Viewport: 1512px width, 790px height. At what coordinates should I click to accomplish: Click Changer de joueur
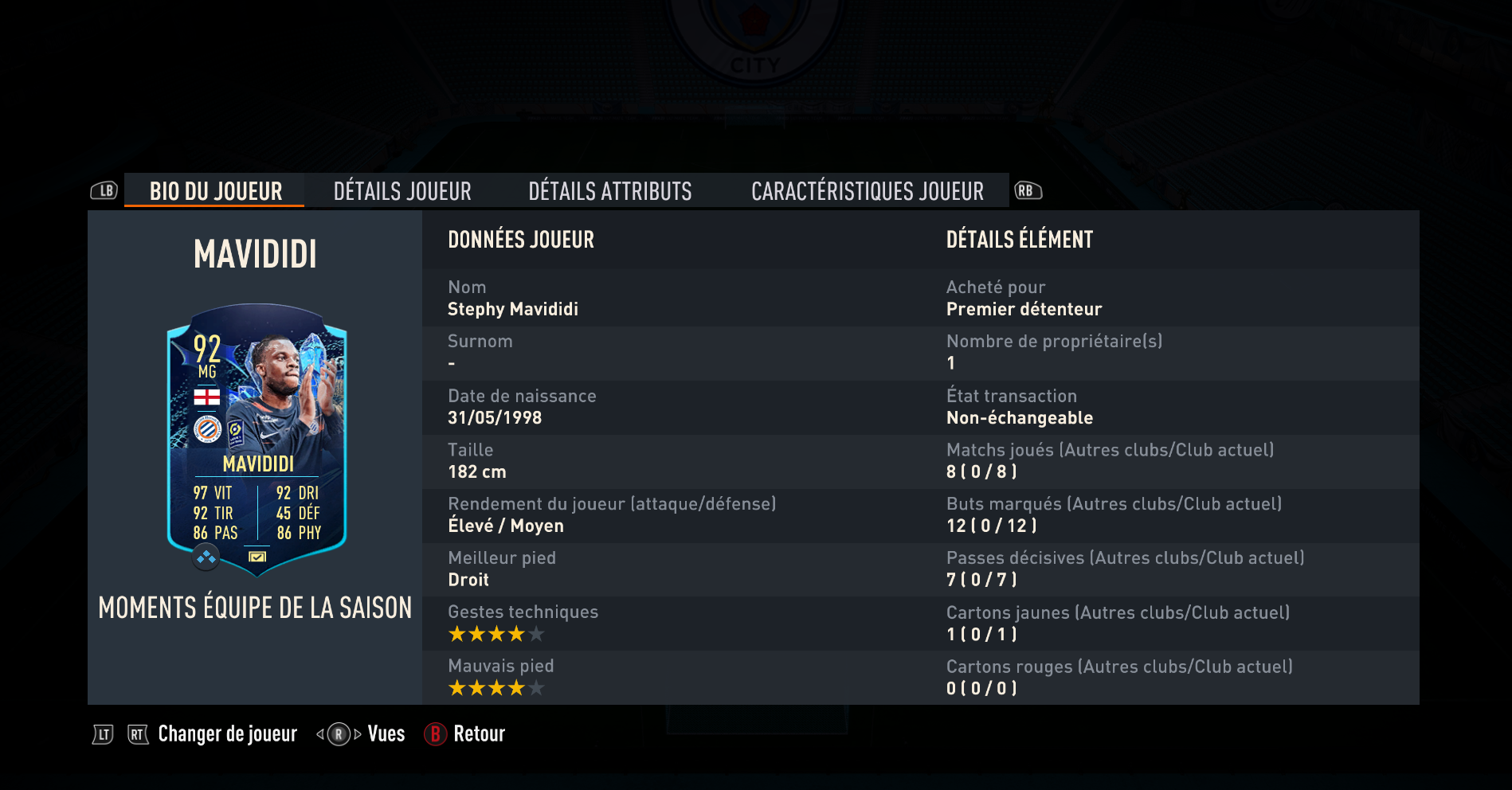coord(226,733)
